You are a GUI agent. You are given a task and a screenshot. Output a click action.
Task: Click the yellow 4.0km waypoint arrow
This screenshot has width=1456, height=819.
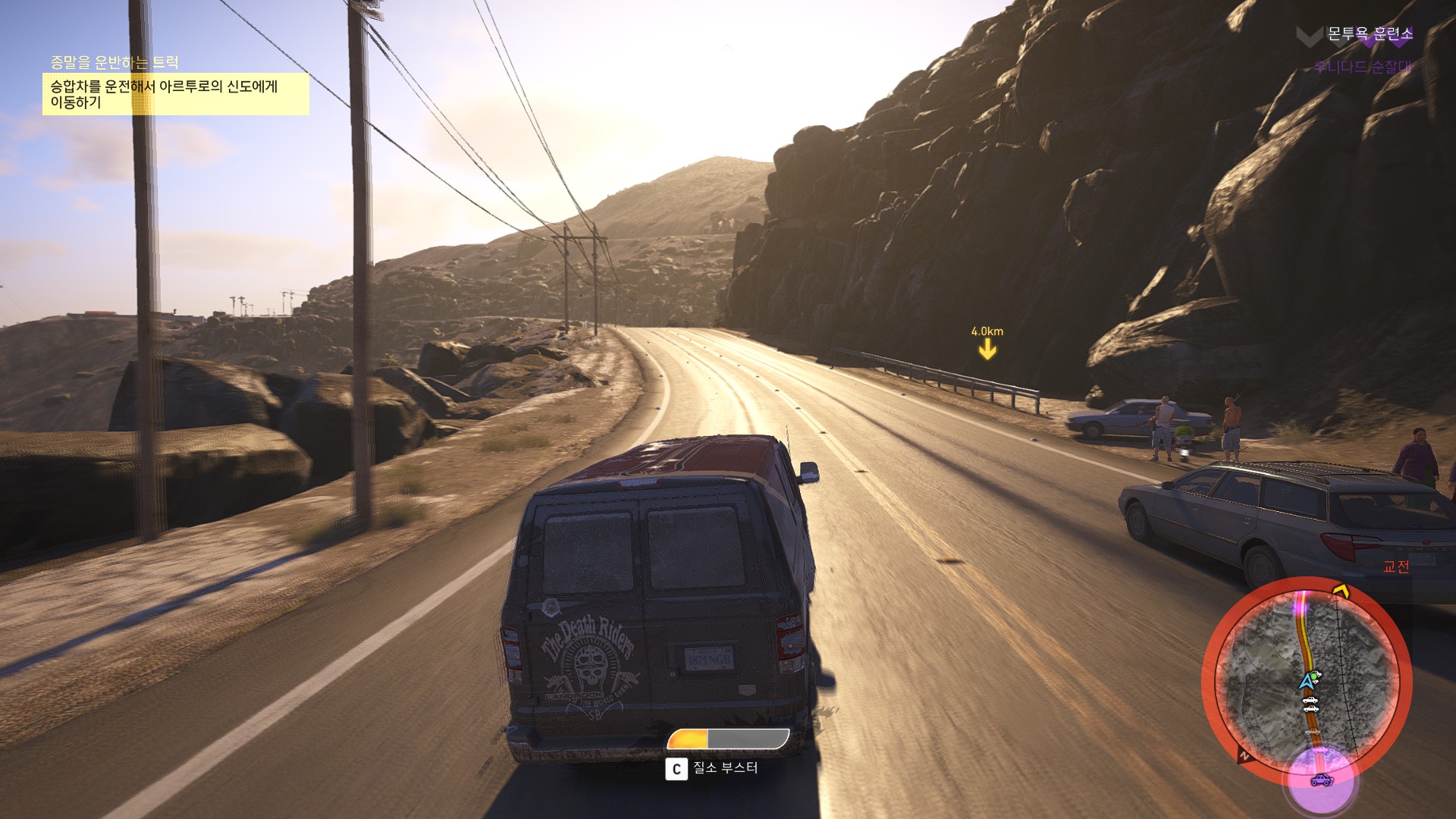[x=987, y=348]
